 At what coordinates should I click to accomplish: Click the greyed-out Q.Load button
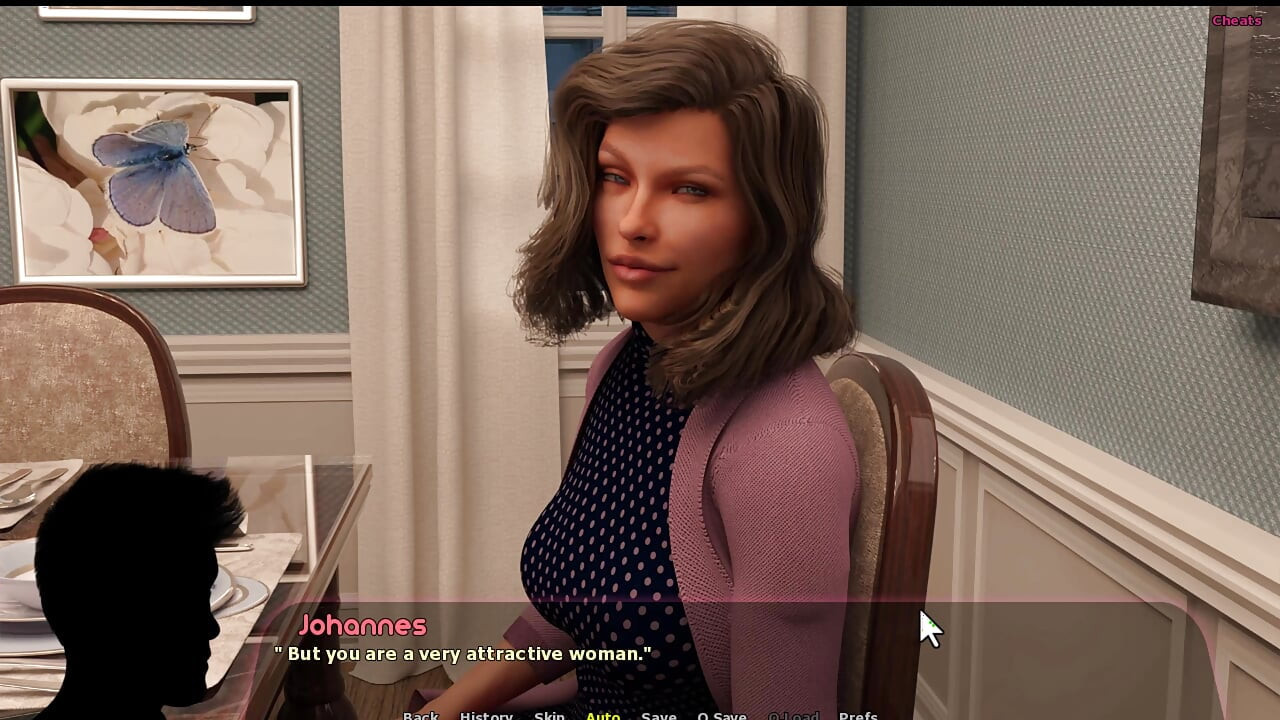click(793, 715)
